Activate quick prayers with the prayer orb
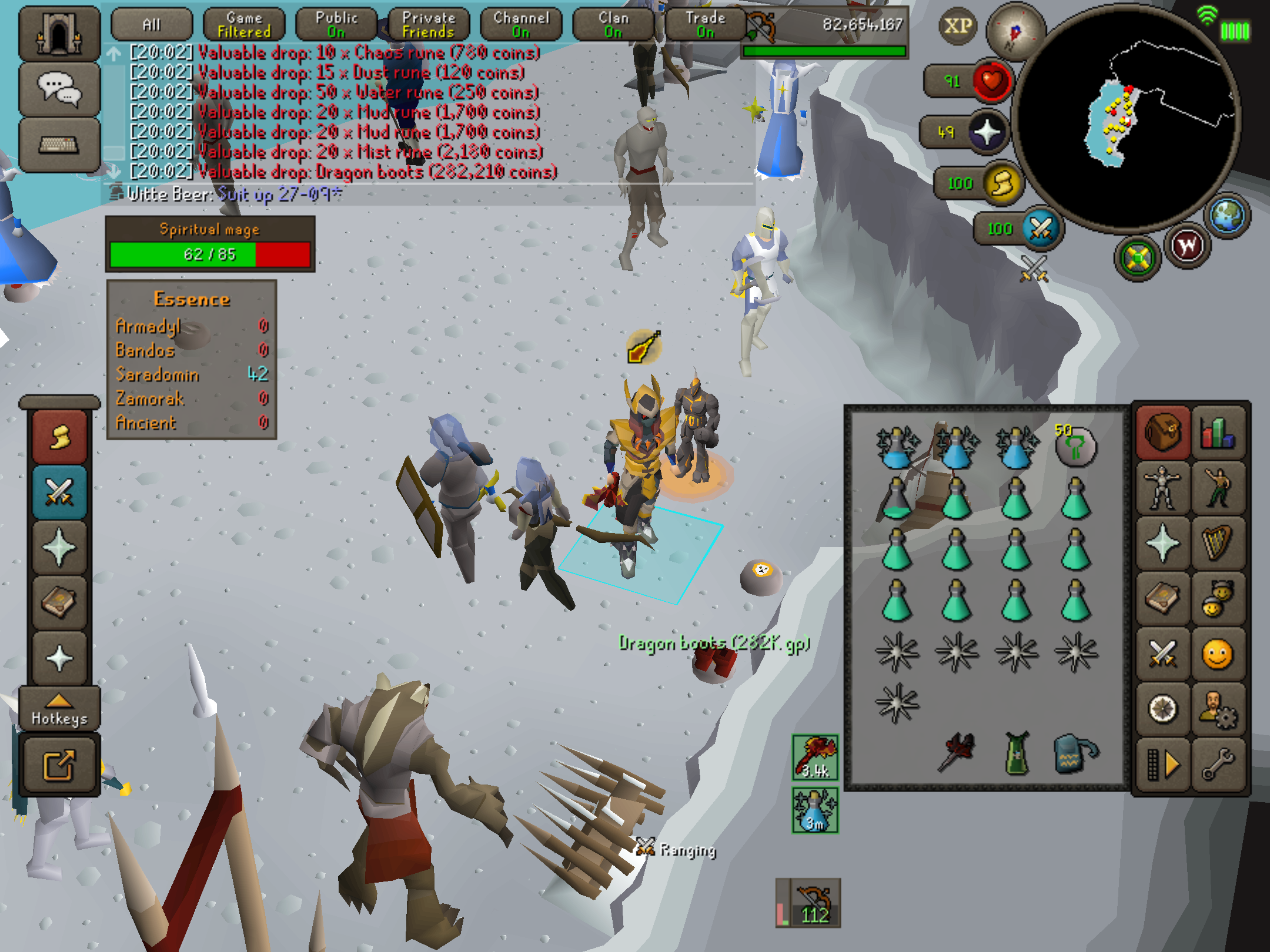 (987, 132)
